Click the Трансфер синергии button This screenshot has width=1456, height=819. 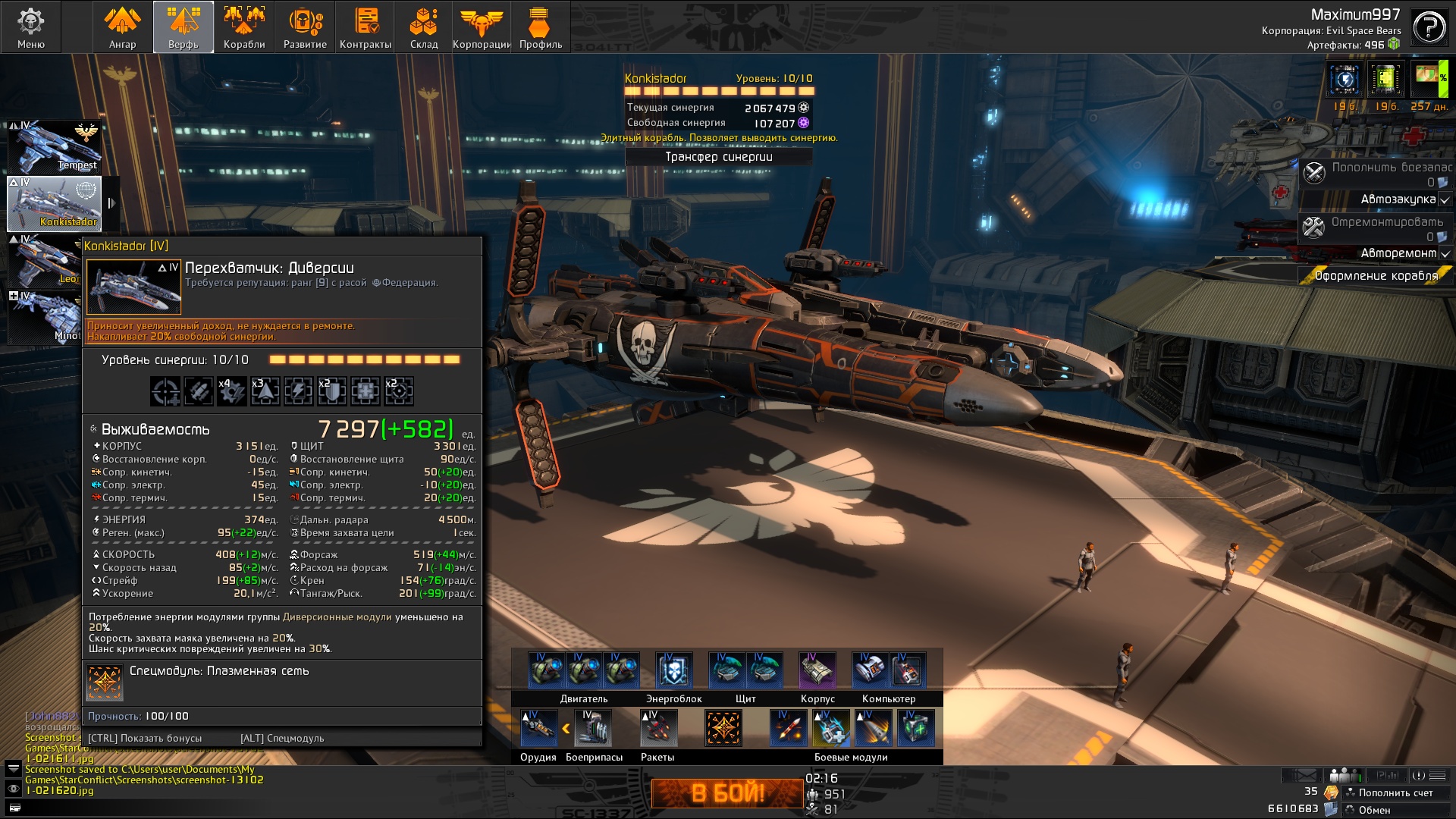718,157
